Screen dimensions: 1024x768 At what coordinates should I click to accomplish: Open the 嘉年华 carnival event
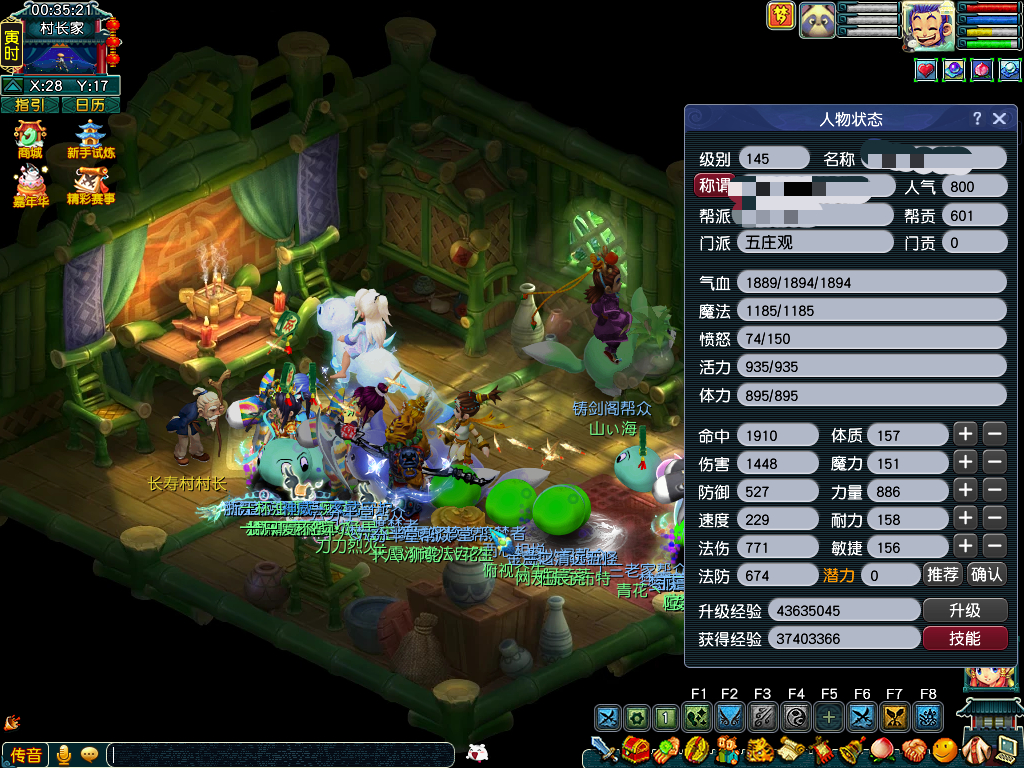click(x=30, y=186)
